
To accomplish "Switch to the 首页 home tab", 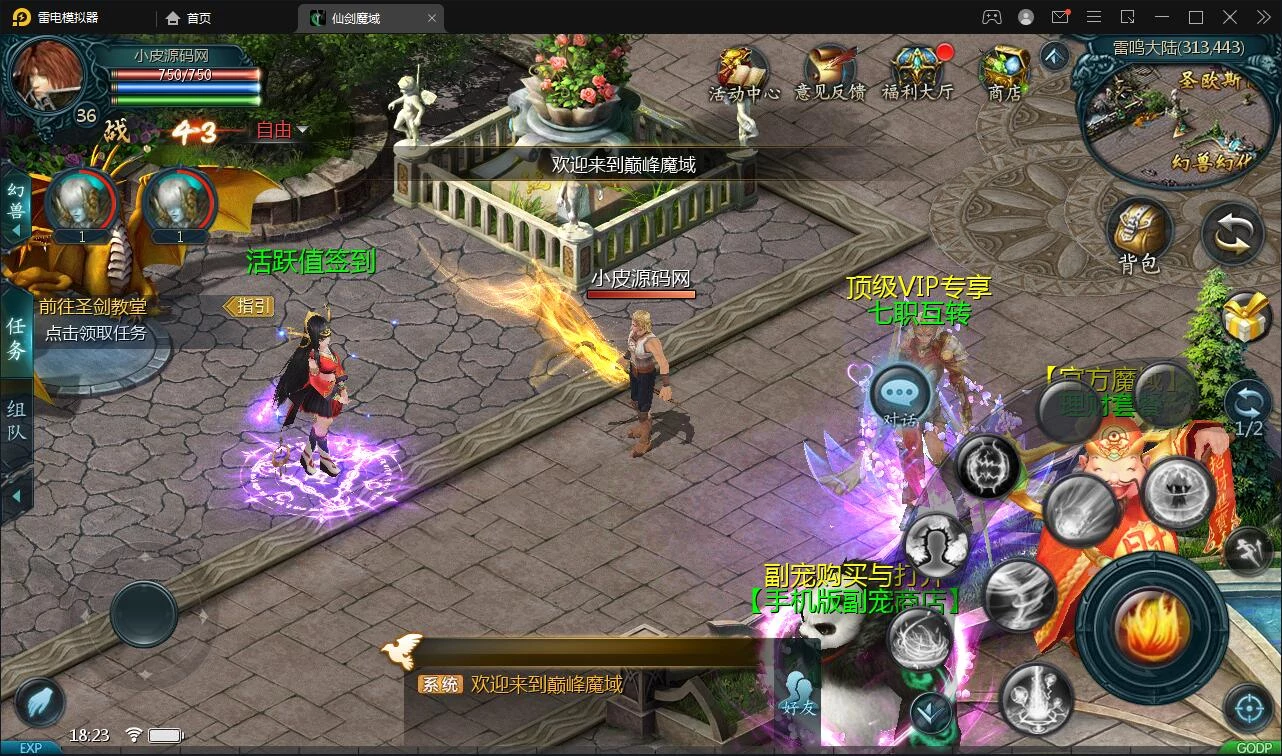I will [x=189, y=18].
